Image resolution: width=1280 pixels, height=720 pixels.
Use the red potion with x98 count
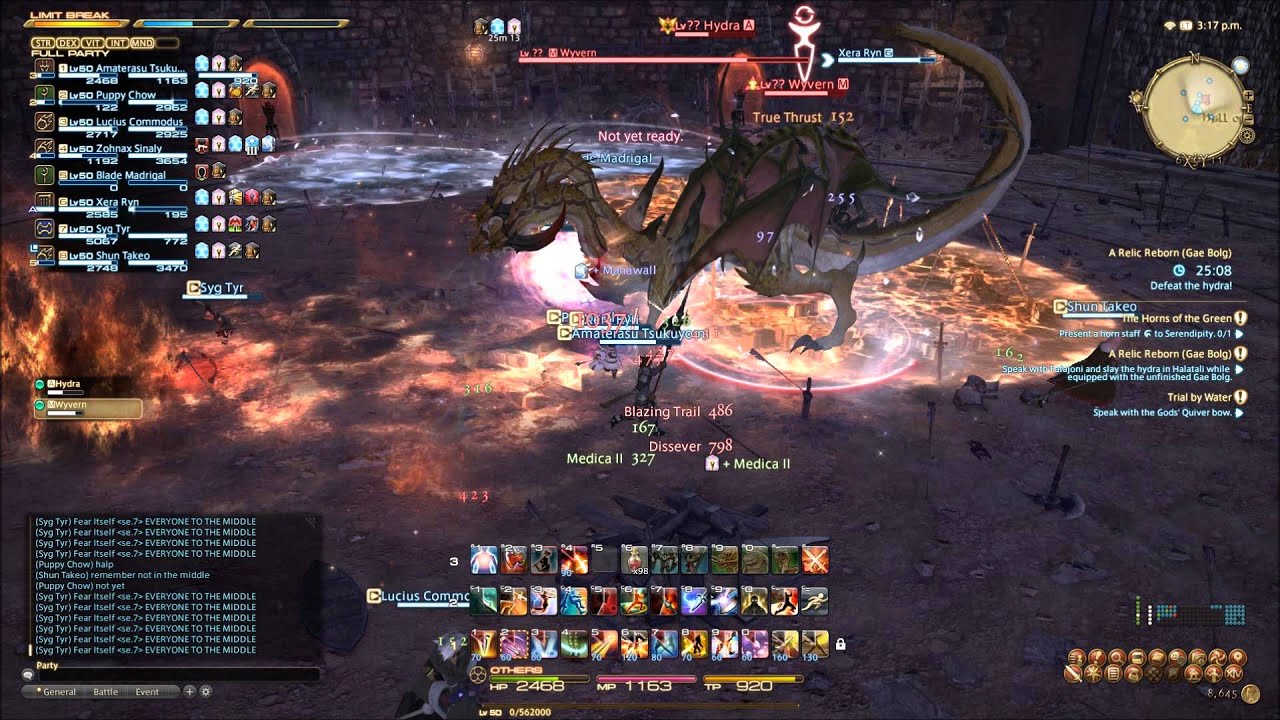click(634, 560)
